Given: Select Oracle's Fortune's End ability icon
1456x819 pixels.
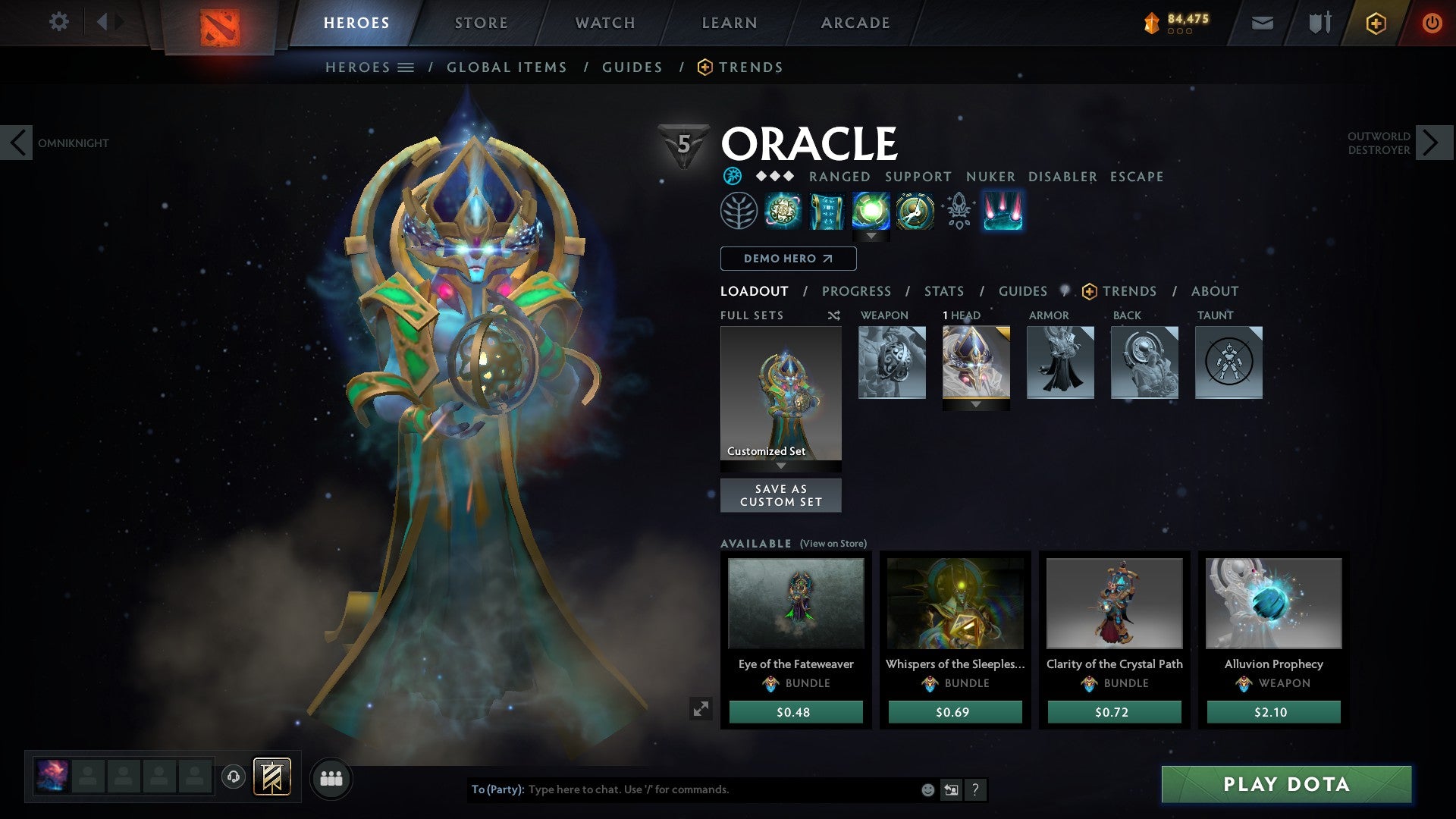Looking at the screenshot, I should [782, 211].
